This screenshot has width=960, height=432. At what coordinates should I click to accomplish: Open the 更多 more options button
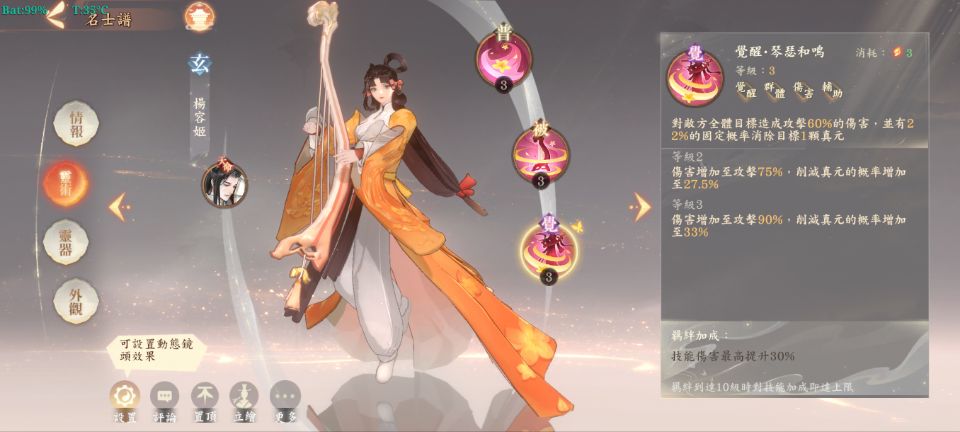285,397
